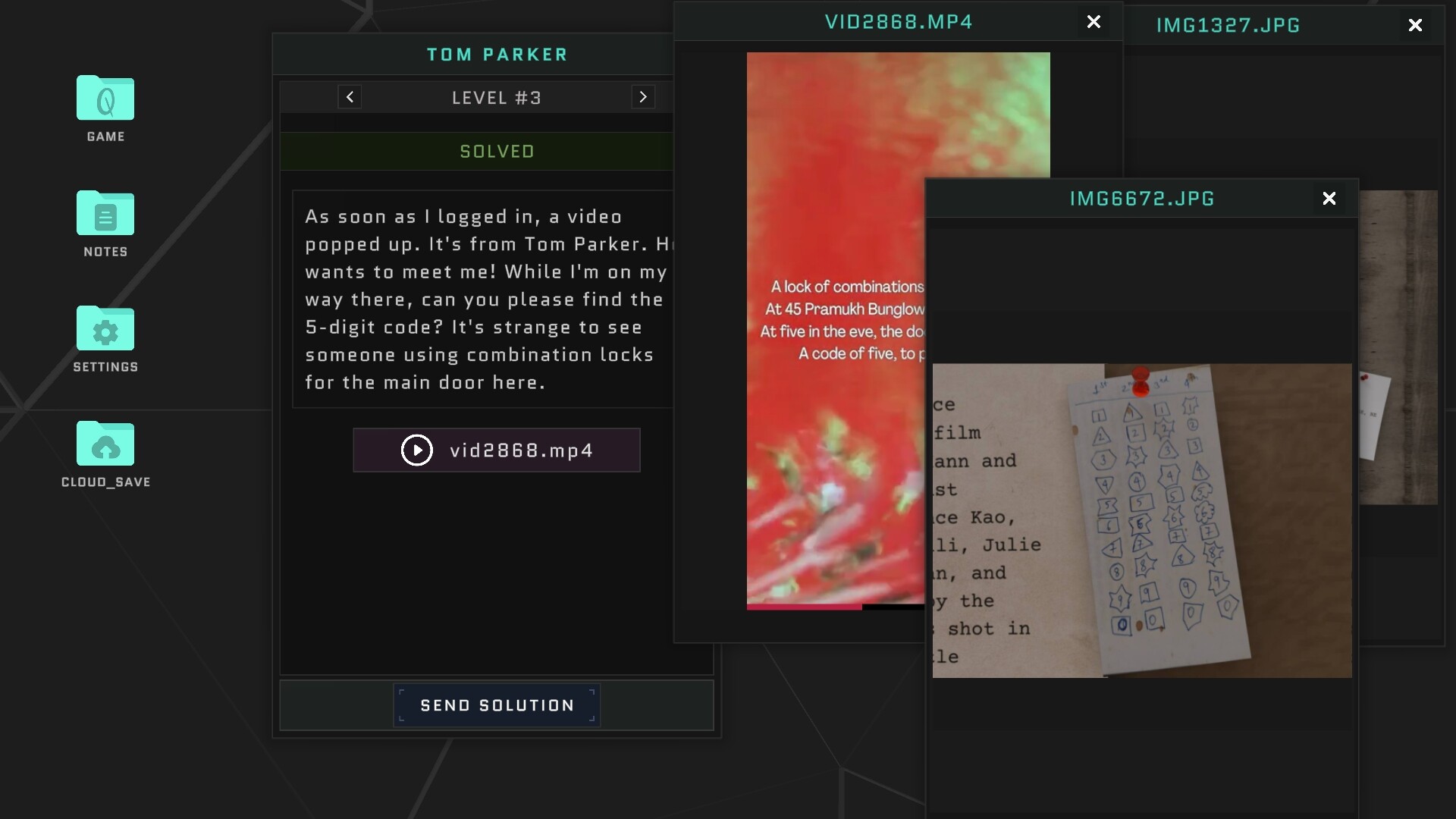Go to the previous level with the left chevron
1456x819 pixels.
[349, 96]
